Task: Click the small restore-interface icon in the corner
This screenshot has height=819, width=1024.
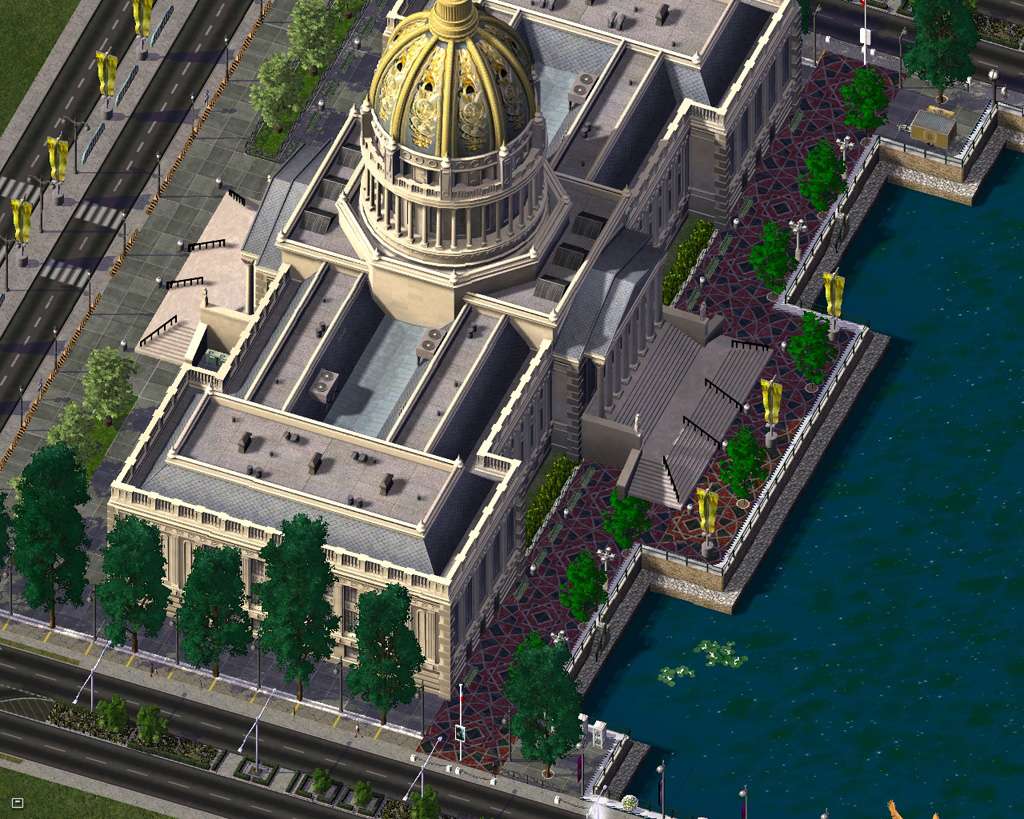Action: (x=17, y=802)
